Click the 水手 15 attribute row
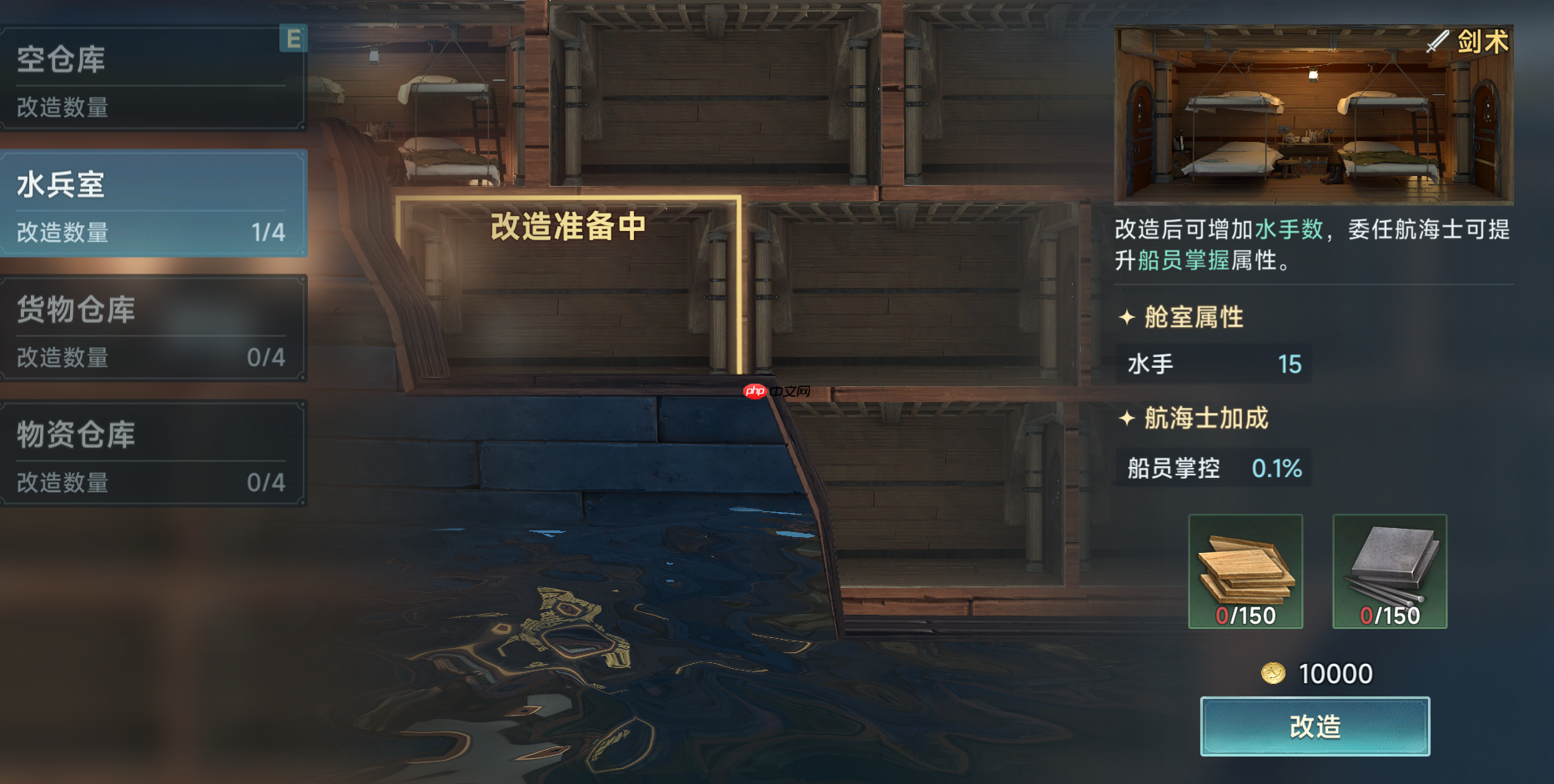 coord(1213,364)
